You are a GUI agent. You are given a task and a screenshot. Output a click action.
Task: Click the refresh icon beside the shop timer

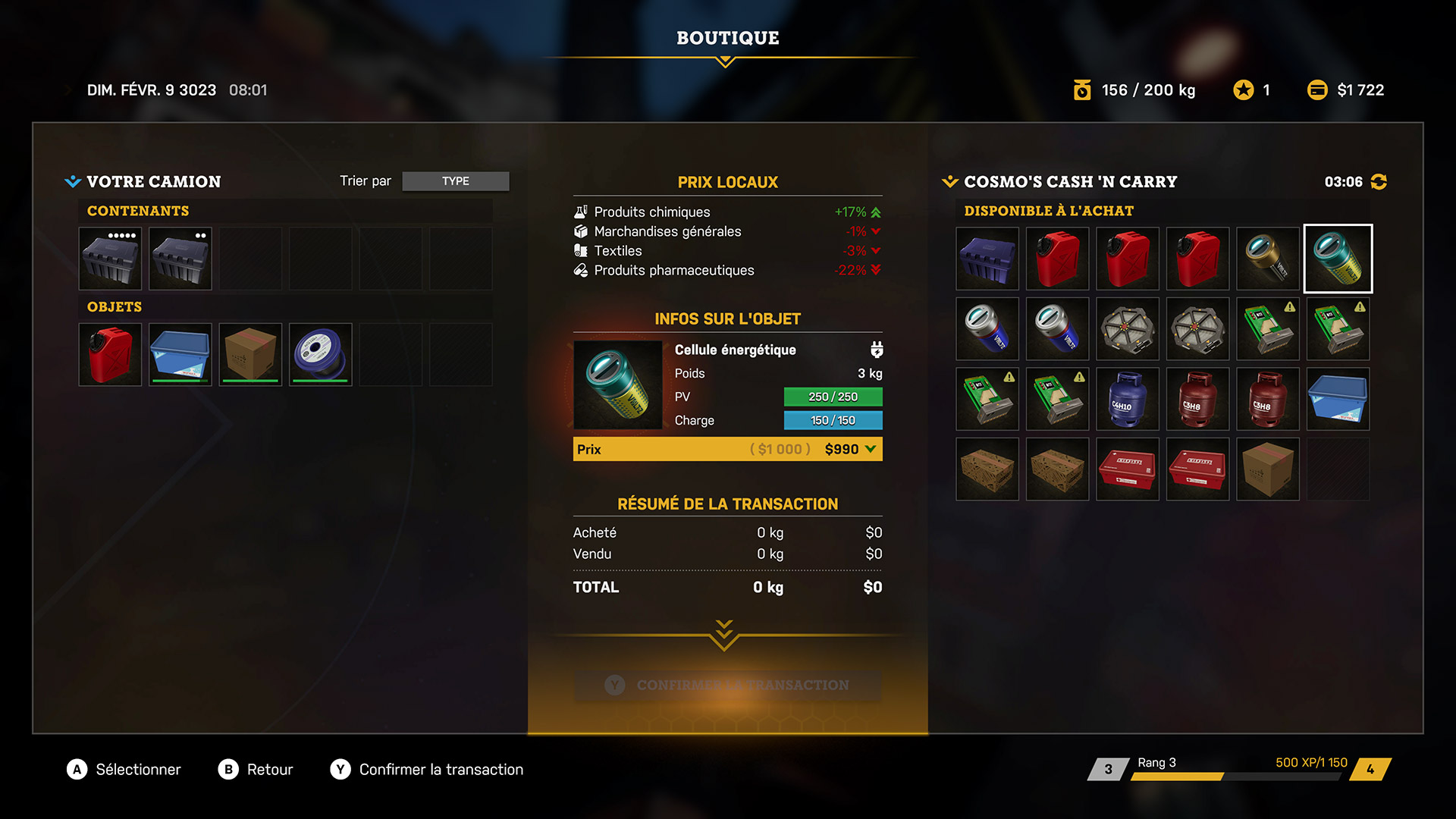pyautogui.click(x=1379, y=182)
